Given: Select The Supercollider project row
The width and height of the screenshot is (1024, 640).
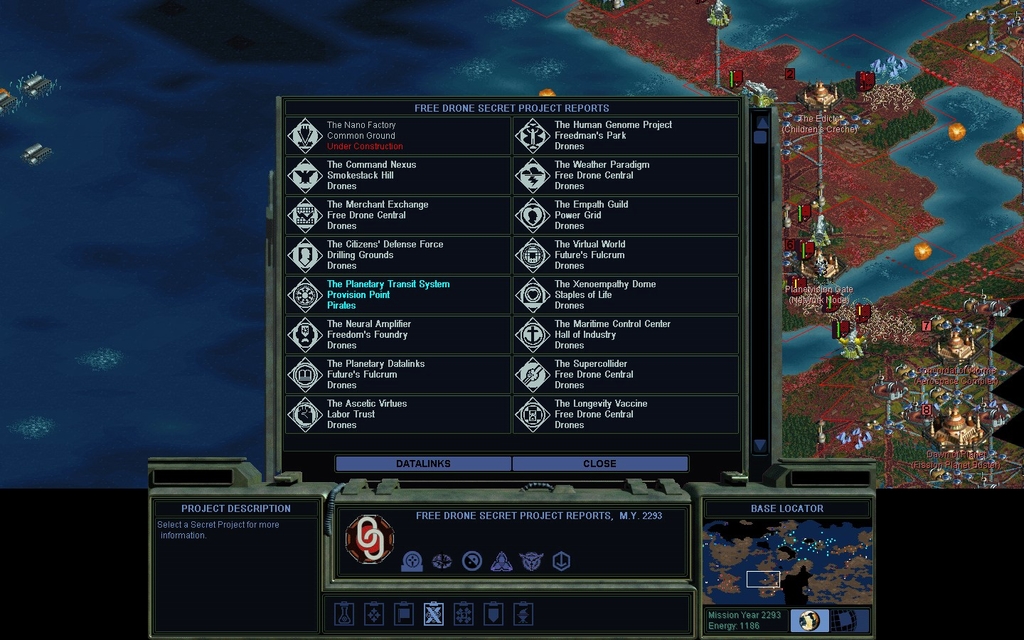Looking at the screenshot, I should [626, 375].
